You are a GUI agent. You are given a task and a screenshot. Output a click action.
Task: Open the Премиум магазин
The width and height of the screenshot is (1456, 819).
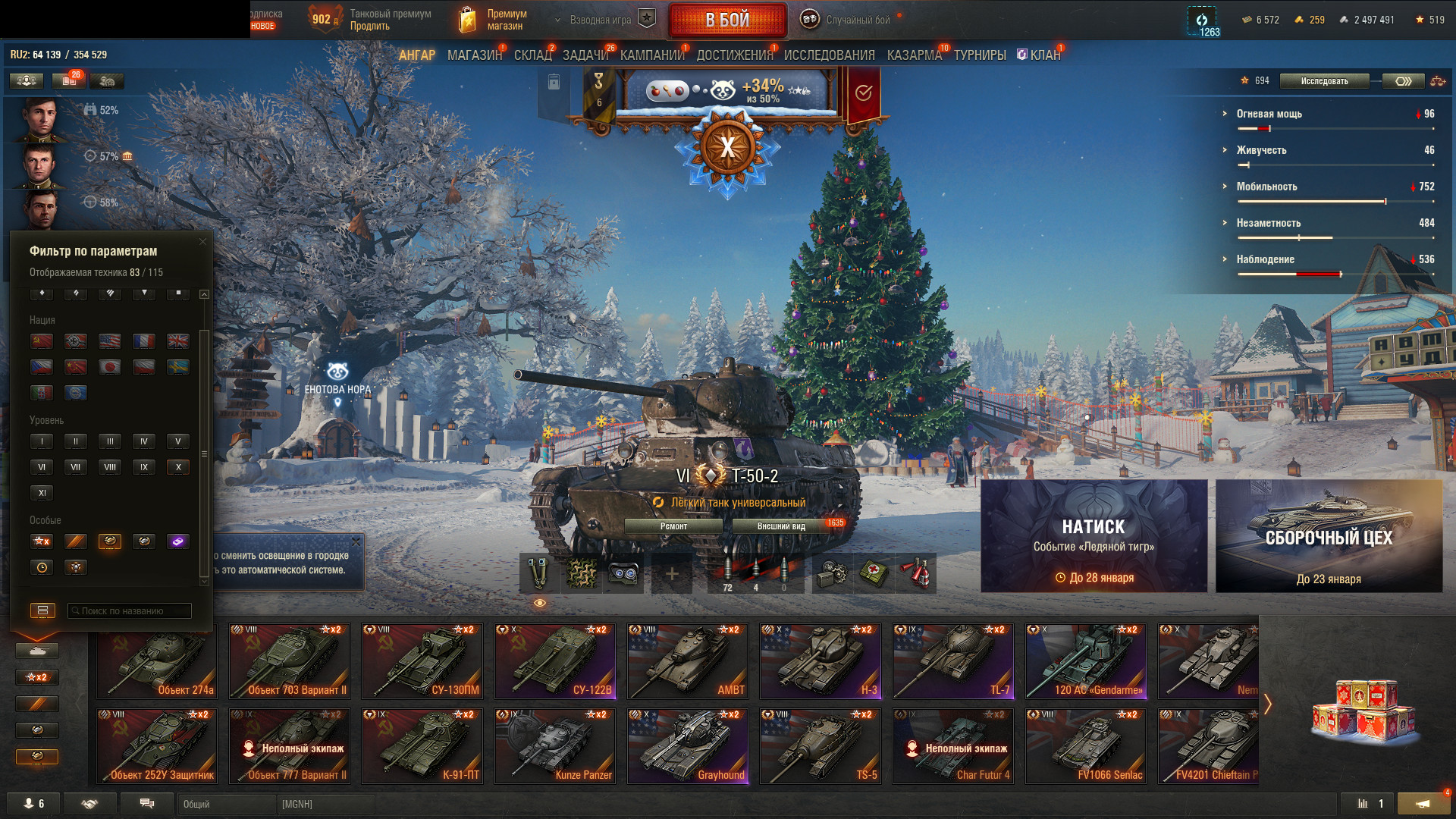tap(494, 20)
